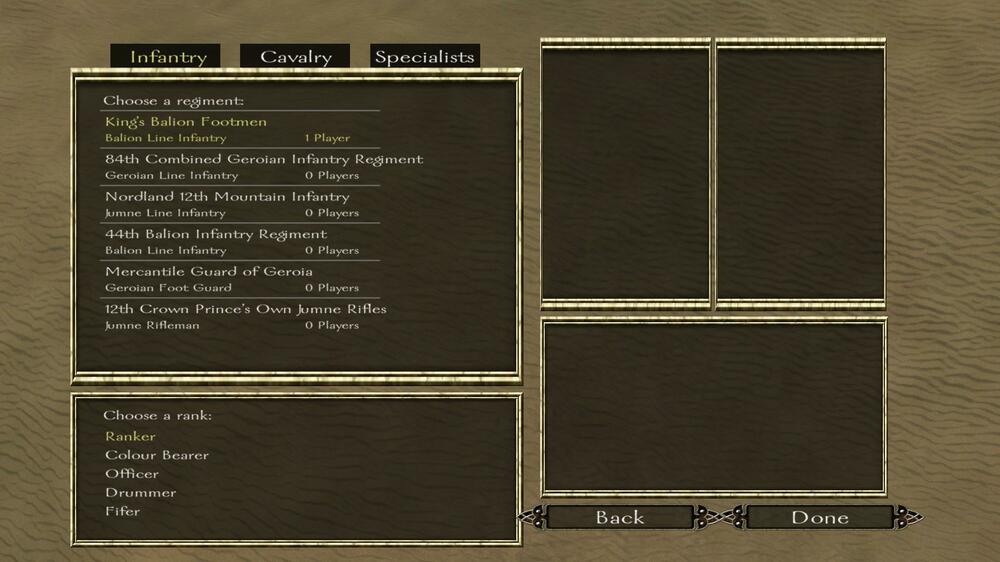1000x562 pixels.
Task: Choose Mercantile Guard of Geroia
Action: (x=209, y=271)
